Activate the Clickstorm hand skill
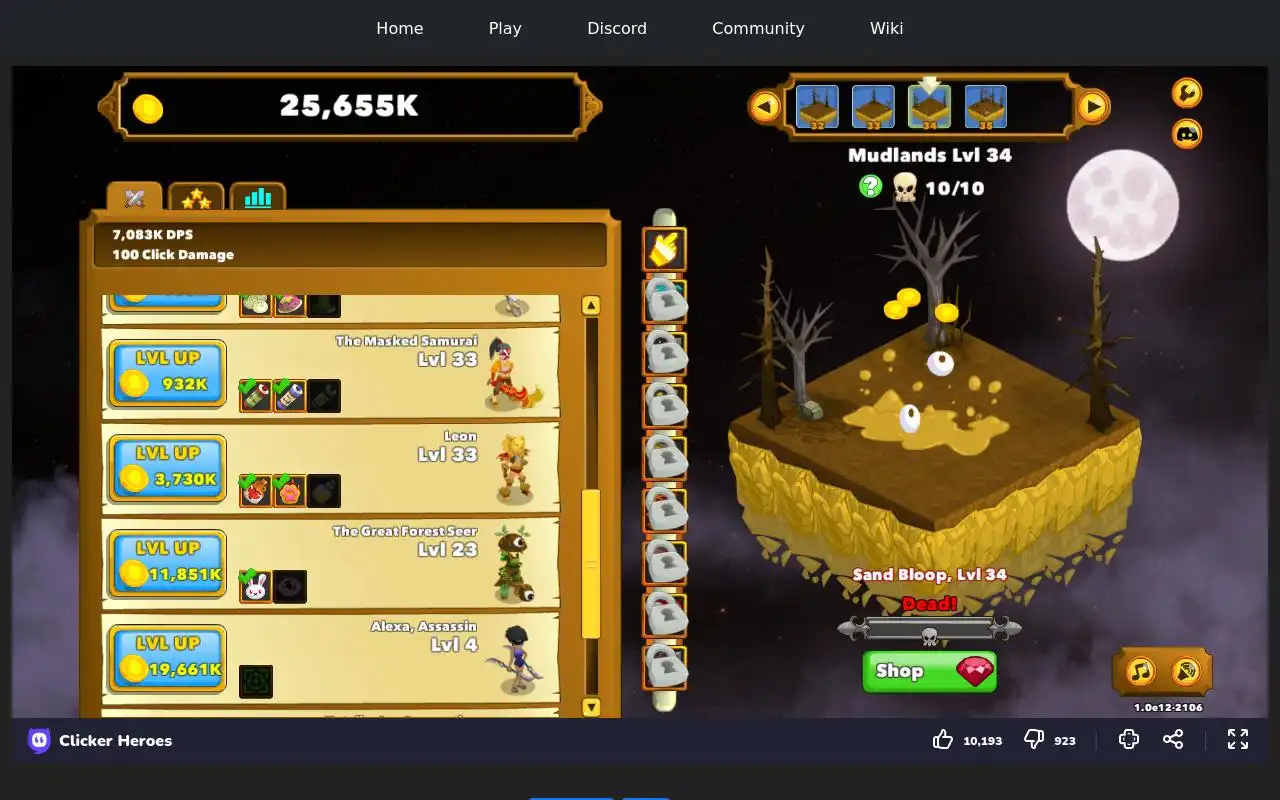The image size is (1280, 800). pos(665,249)
